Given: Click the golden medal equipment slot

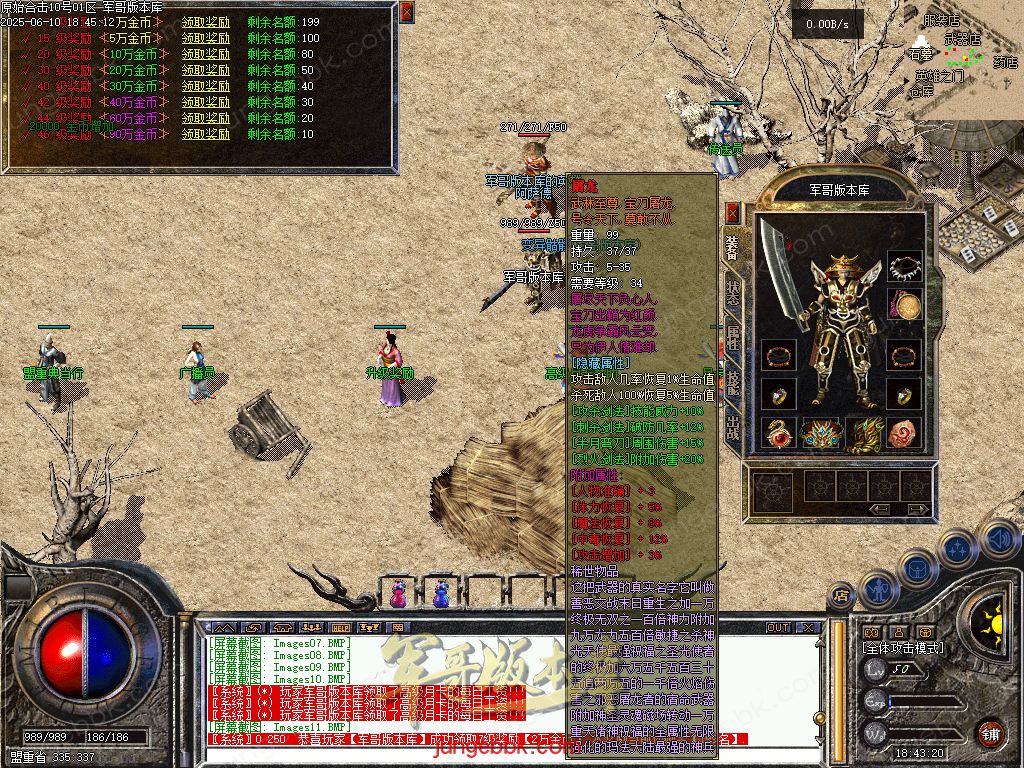Looking at the screenshot, I should 906,305.
